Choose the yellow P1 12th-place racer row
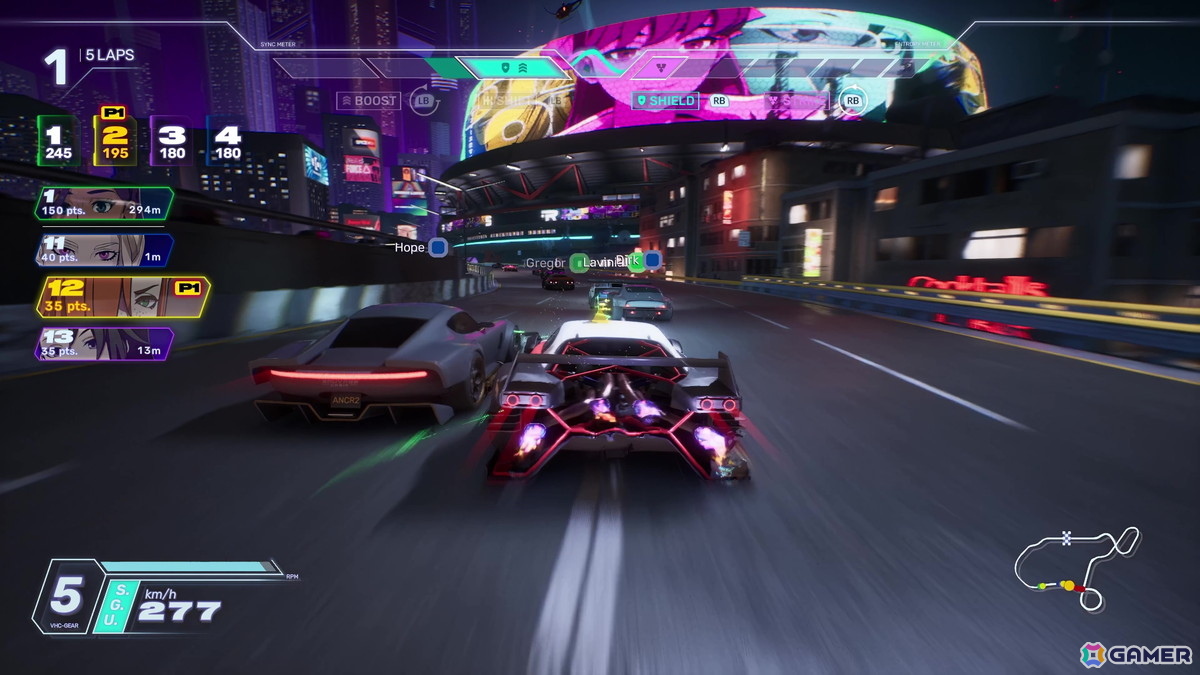The width and height of the screenshot is (1200, 675). click(x=120, y=296)
